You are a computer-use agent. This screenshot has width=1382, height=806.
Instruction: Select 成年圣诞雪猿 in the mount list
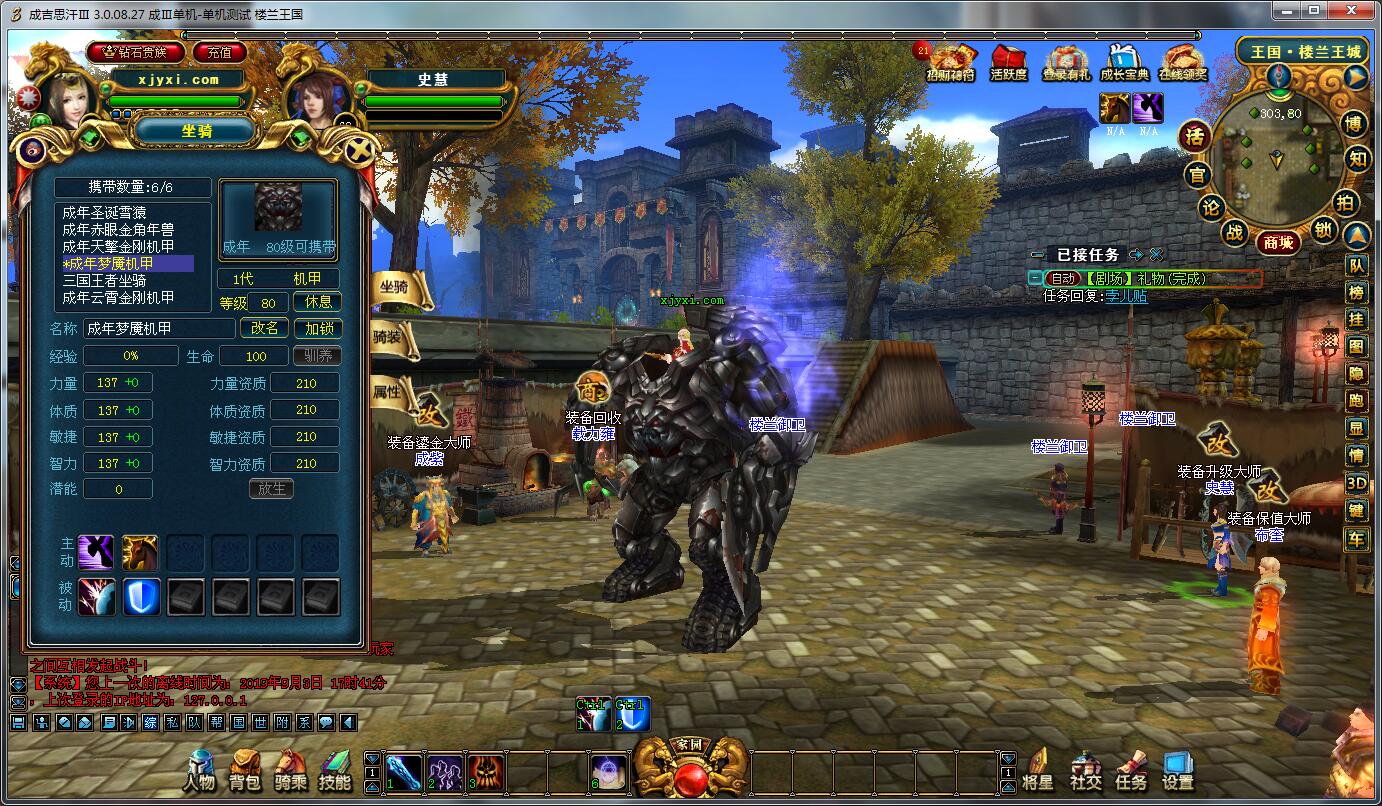pos(118,212)
